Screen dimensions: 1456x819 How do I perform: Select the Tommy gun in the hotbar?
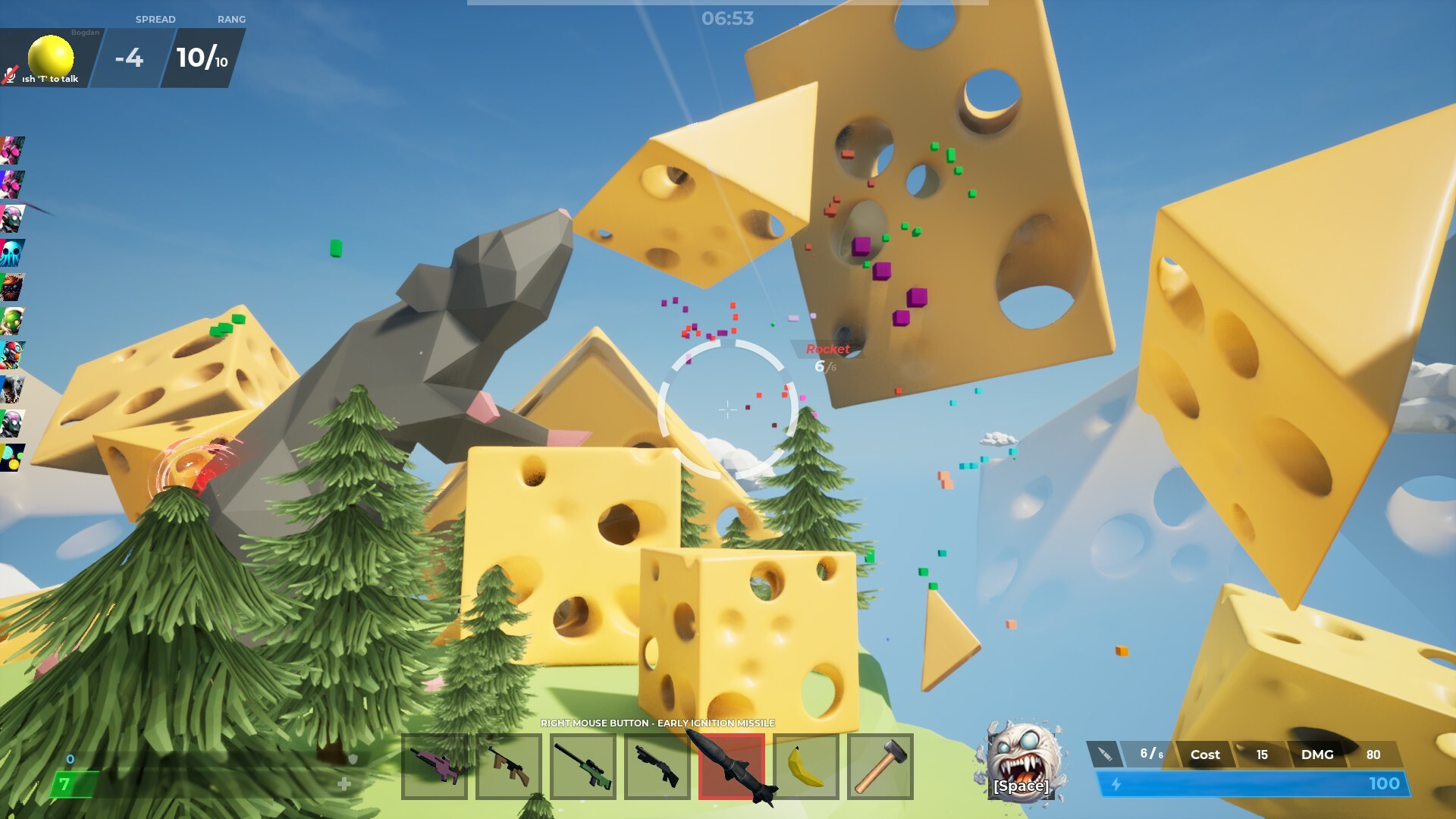509,767
